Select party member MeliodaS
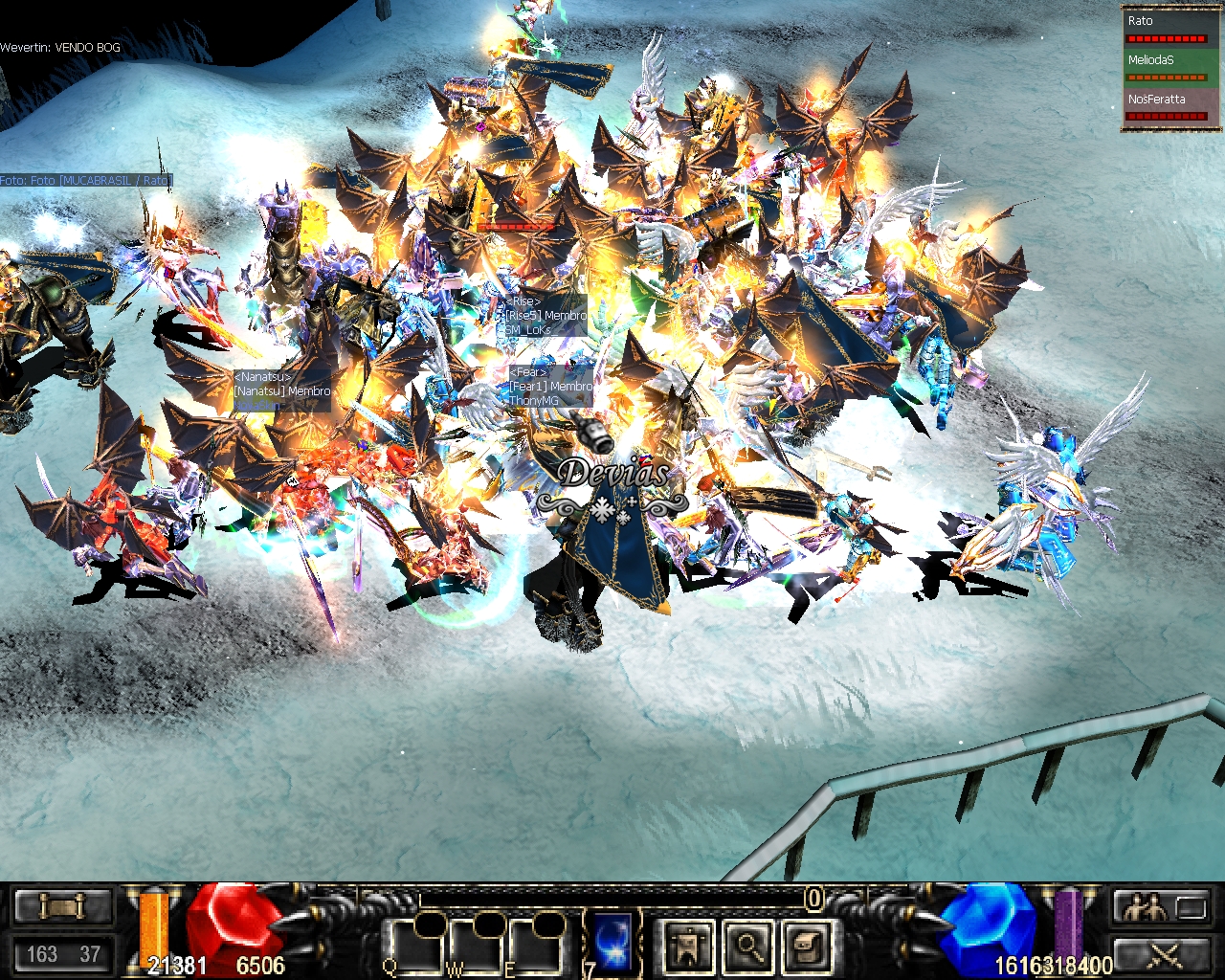The width and height of the screenshot is (1225, 980). 1166,67
